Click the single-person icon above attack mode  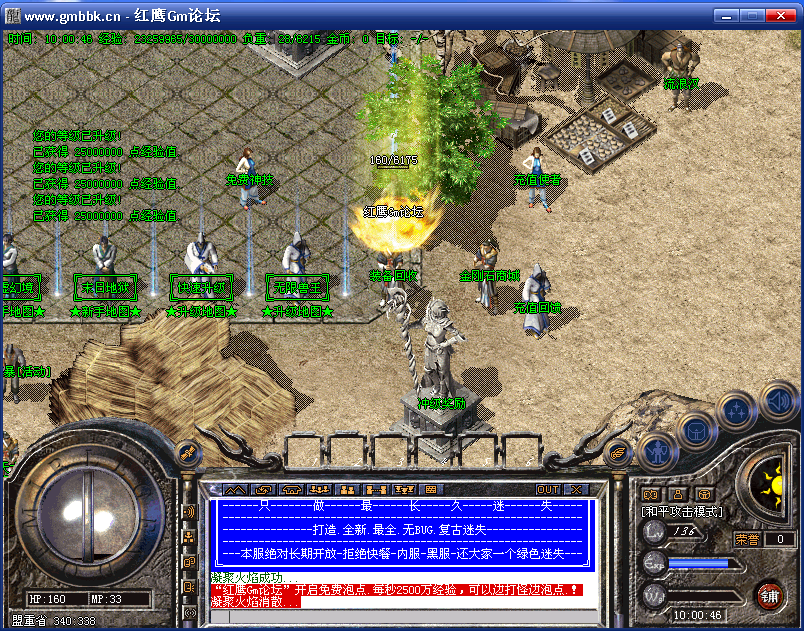tap(677, 493)
